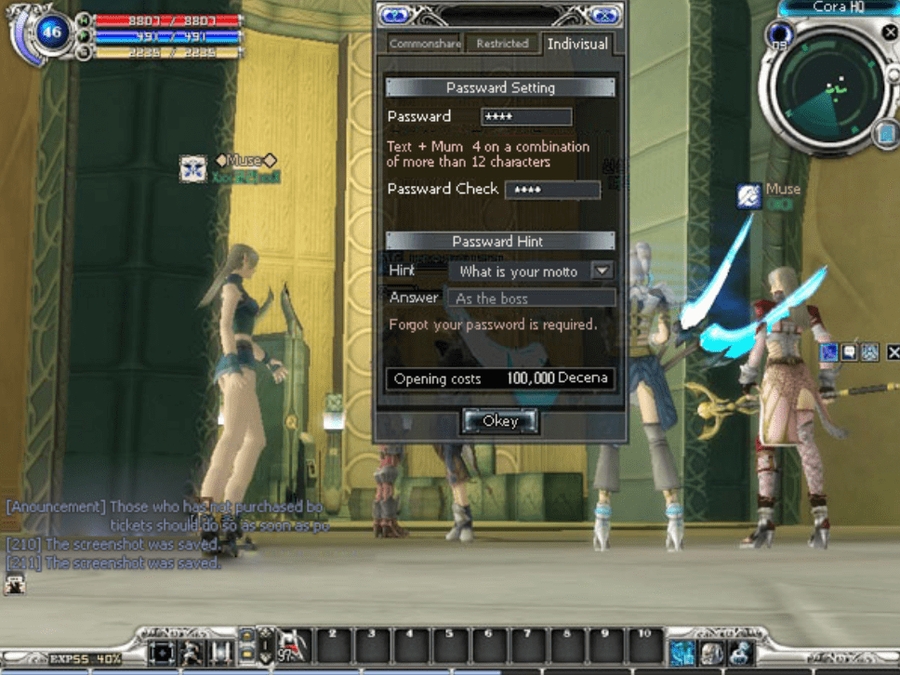The image size is (900, 675).
Task: Switch to the Commonshare tab
Action: (425, 44)
